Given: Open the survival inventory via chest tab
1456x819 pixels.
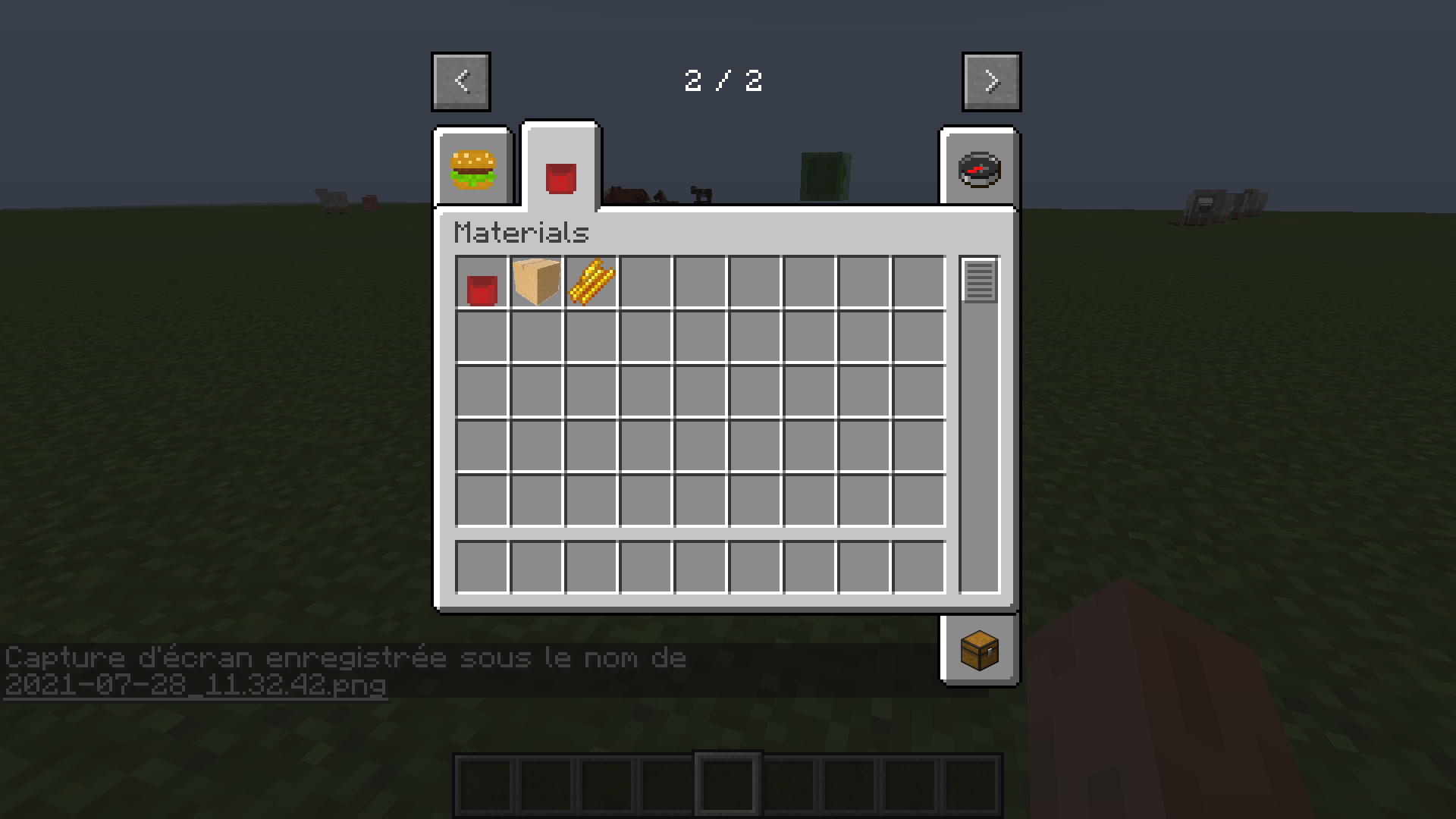Looking at the screenshot, I should point(979,651).
